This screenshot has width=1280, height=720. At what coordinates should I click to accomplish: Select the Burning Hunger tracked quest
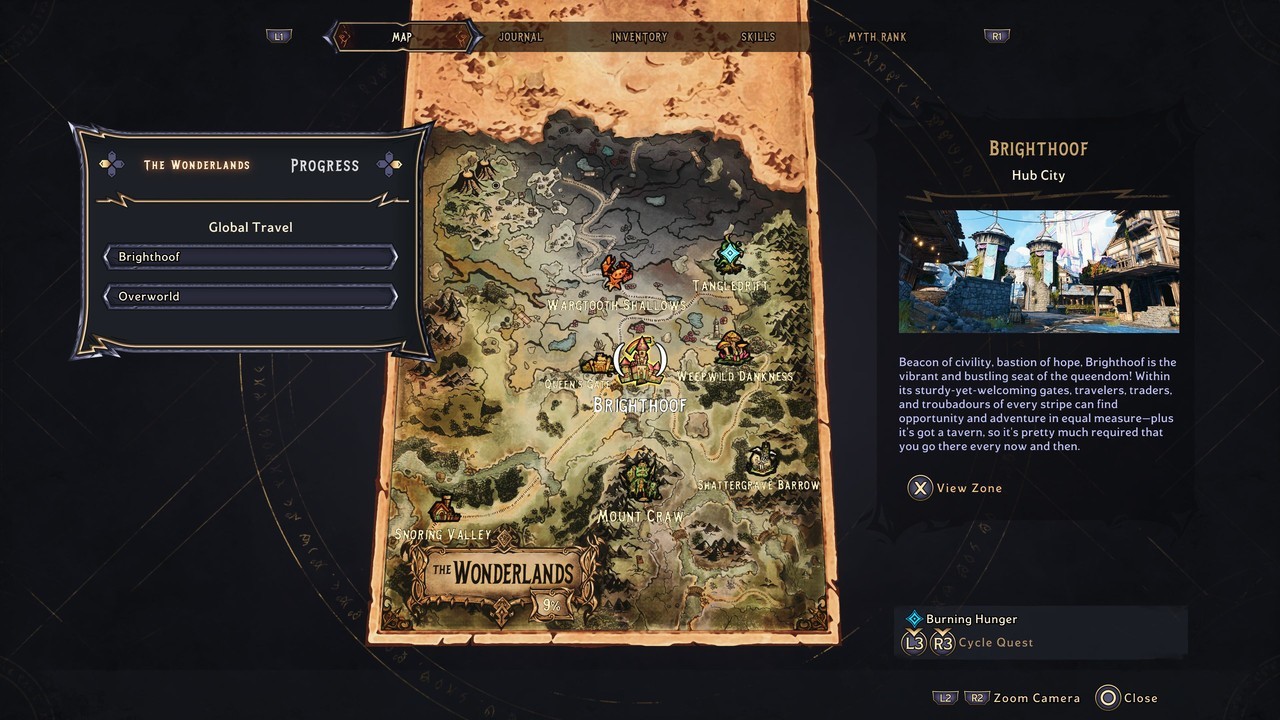coord(970,619)
